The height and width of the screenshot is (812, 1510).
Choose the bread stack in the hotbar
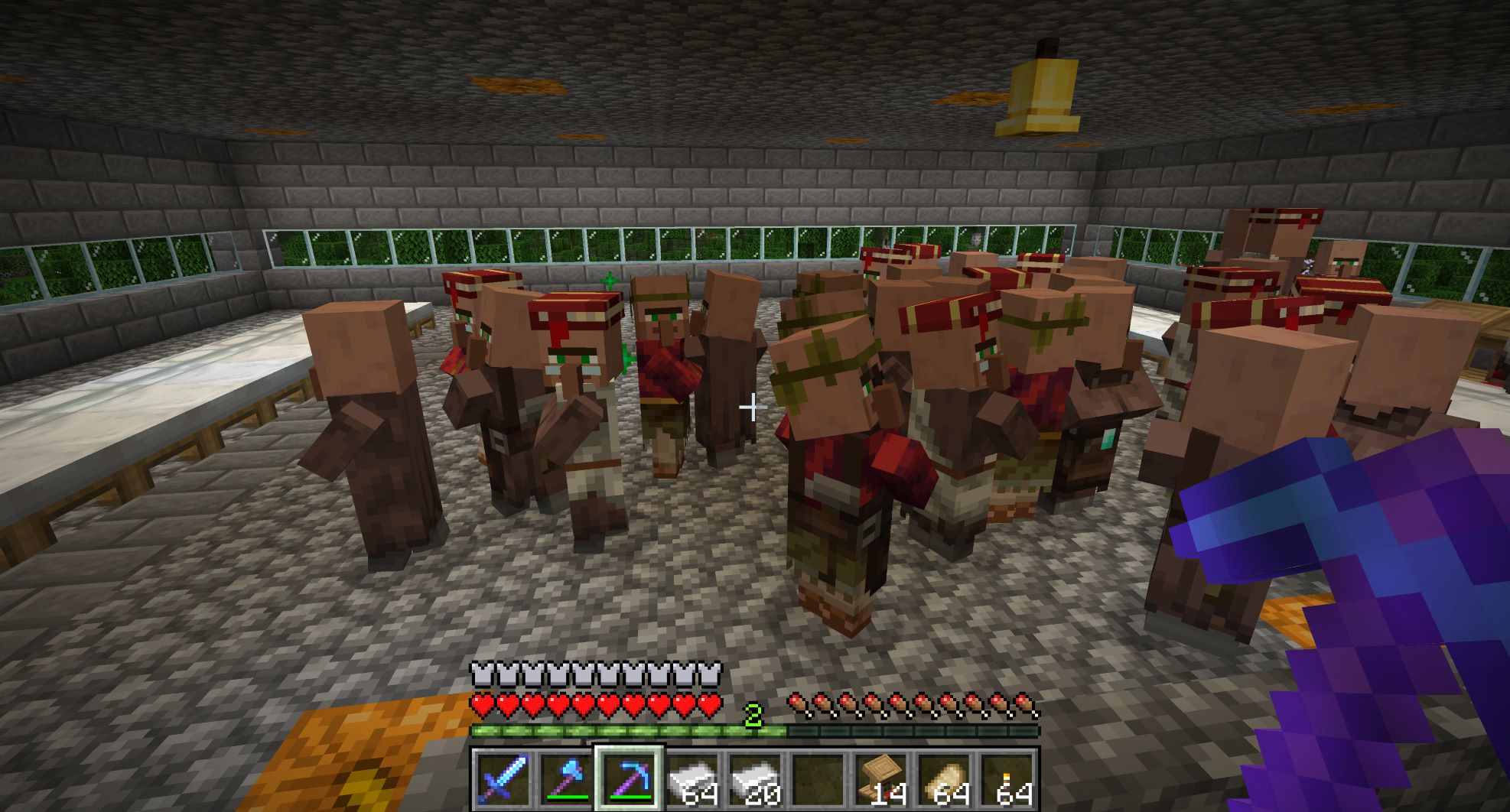(943, 779)
